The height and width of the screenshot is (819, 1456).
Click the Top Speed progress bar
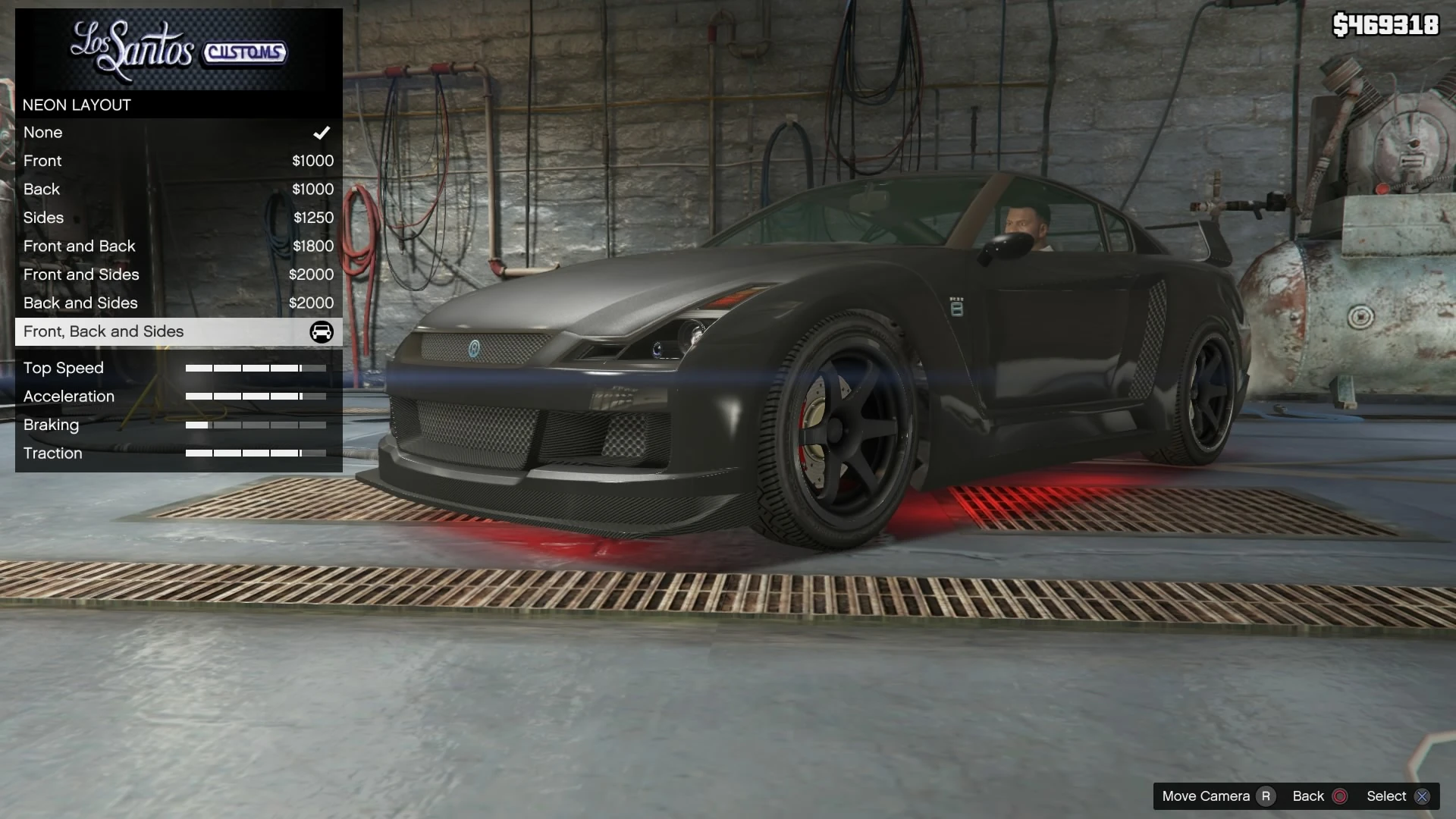point(255,368)
